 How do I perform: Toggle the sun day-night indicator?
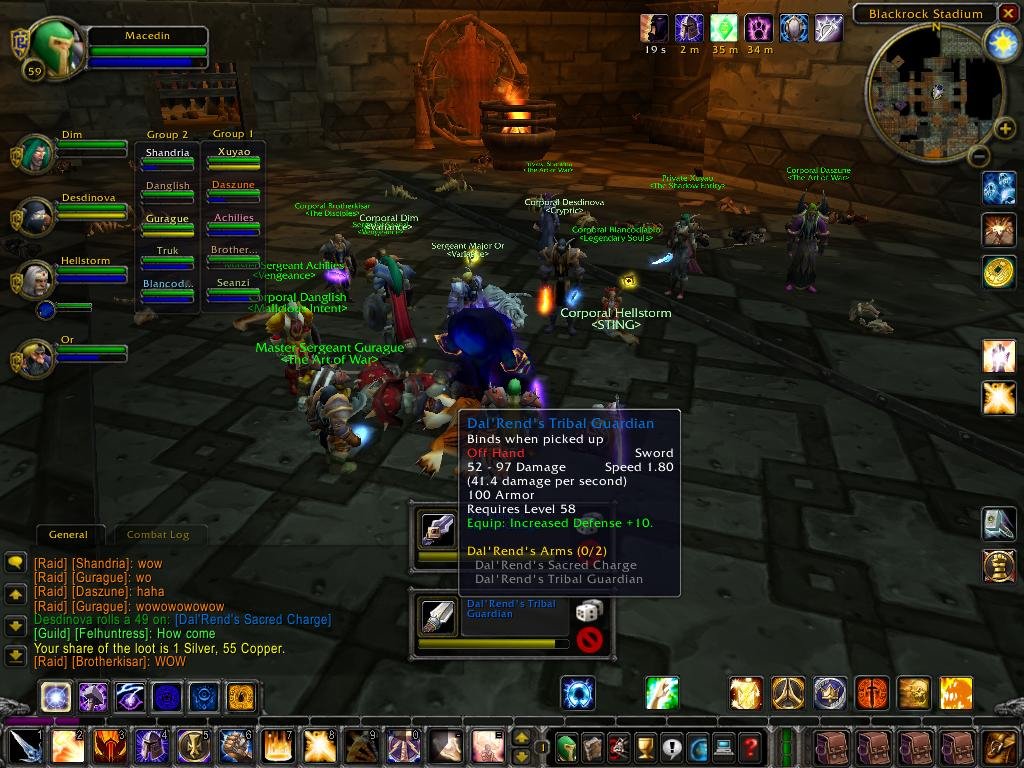coord(1001,43)
